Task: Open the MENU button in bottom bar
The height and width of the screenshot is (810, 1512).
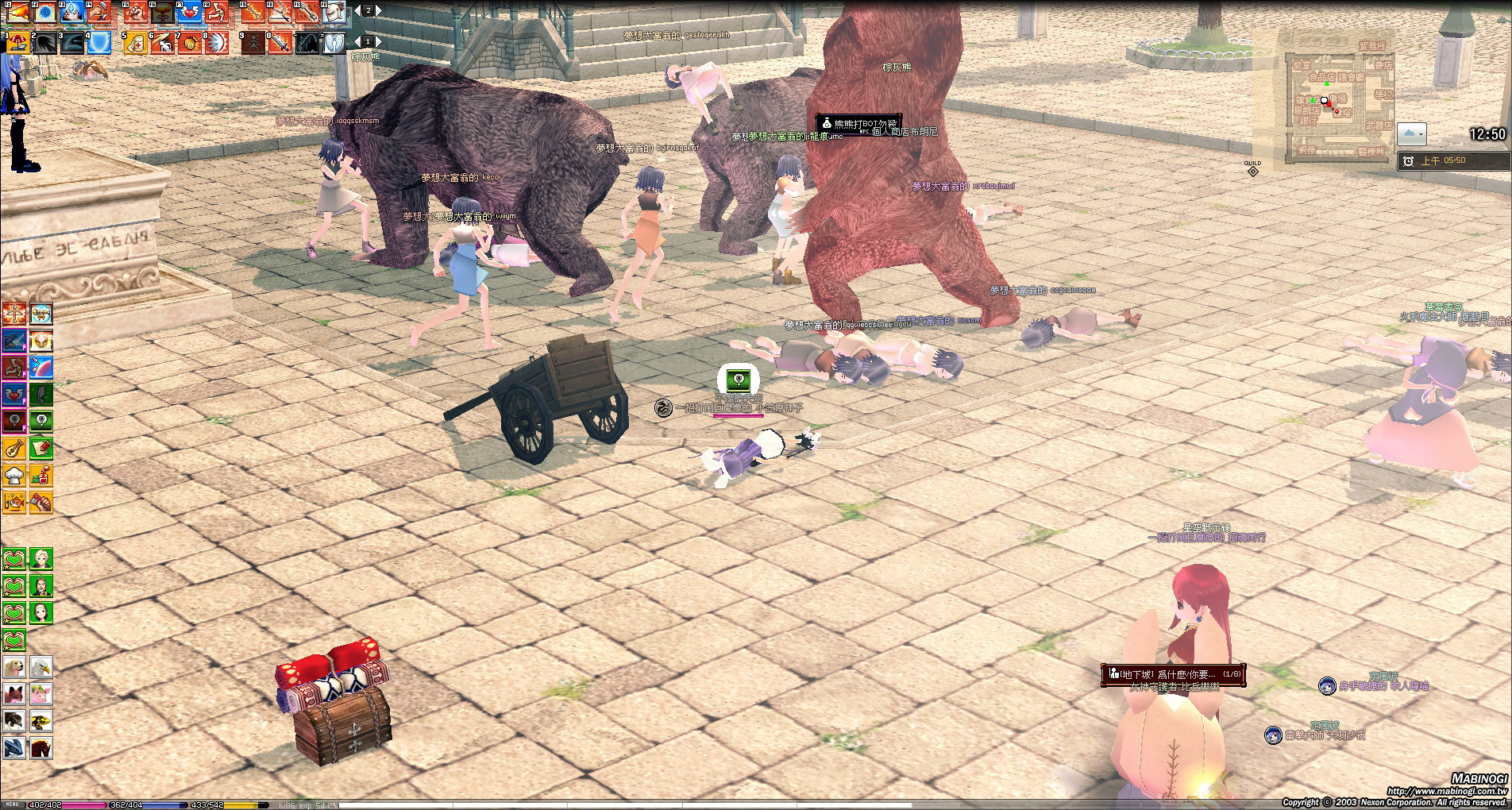Action: pos(13,804)
